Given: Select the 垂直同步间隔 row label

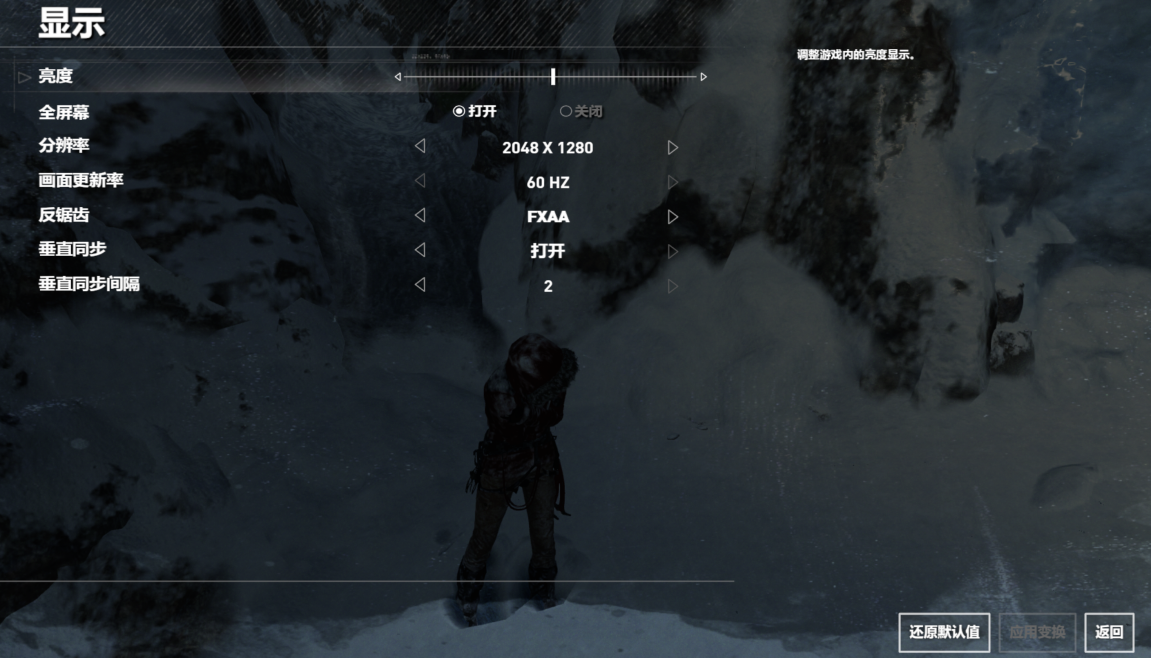Looking at the screenshot, I should [89, 284].
